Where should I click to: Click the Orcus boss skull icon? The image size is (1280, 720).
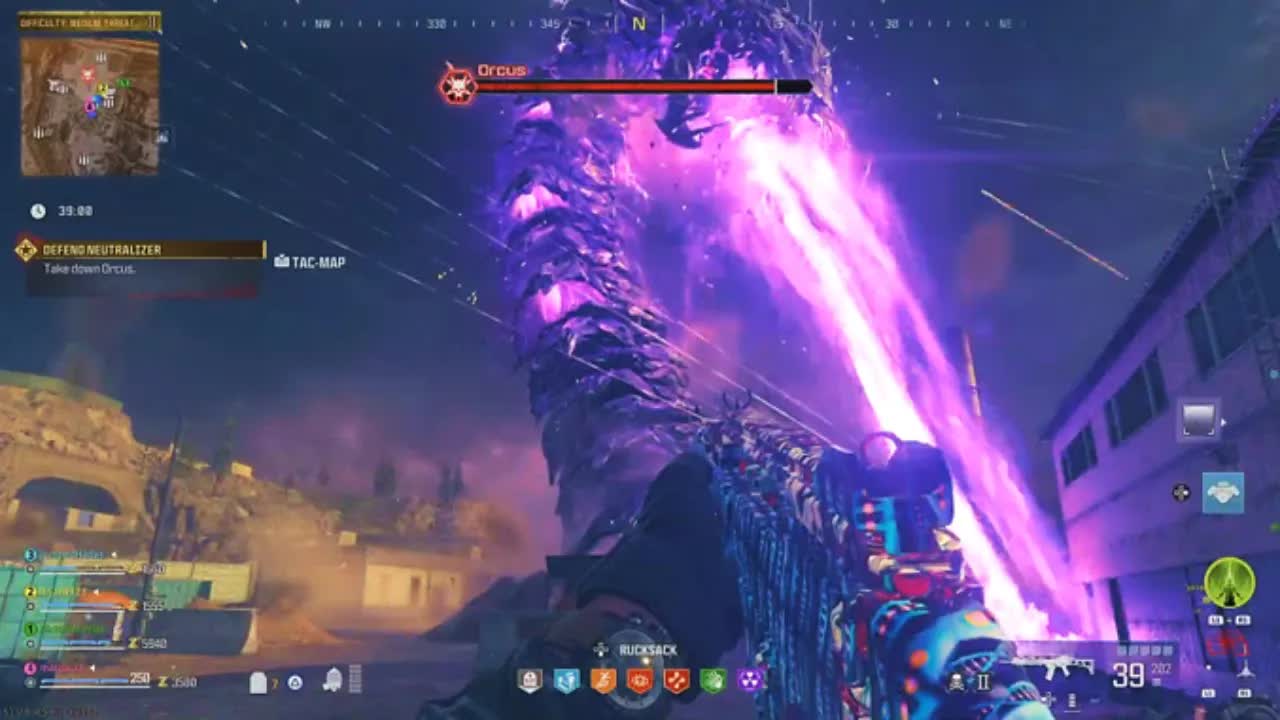pyautogui.click(x=457, y=85)
